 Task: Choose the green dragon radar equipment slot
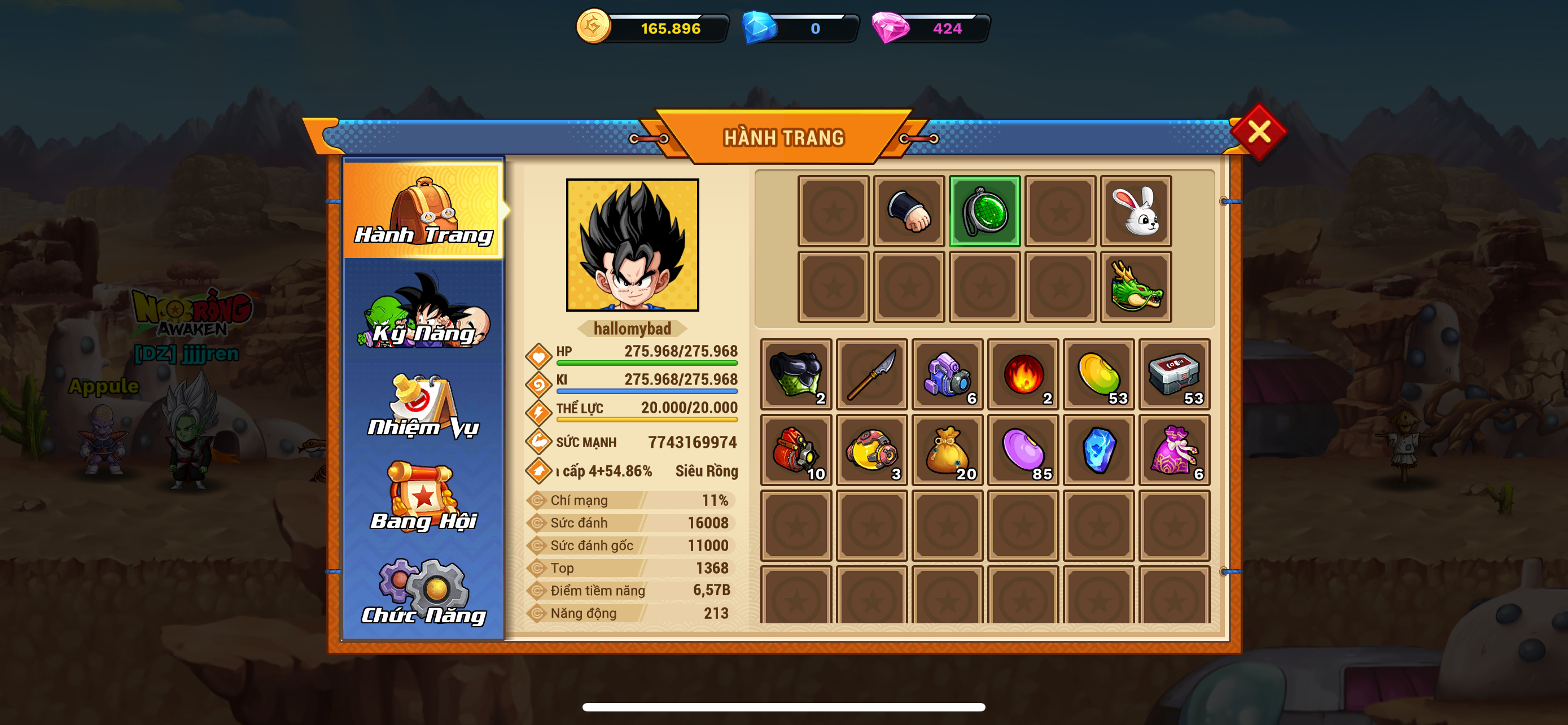[984, 211]
